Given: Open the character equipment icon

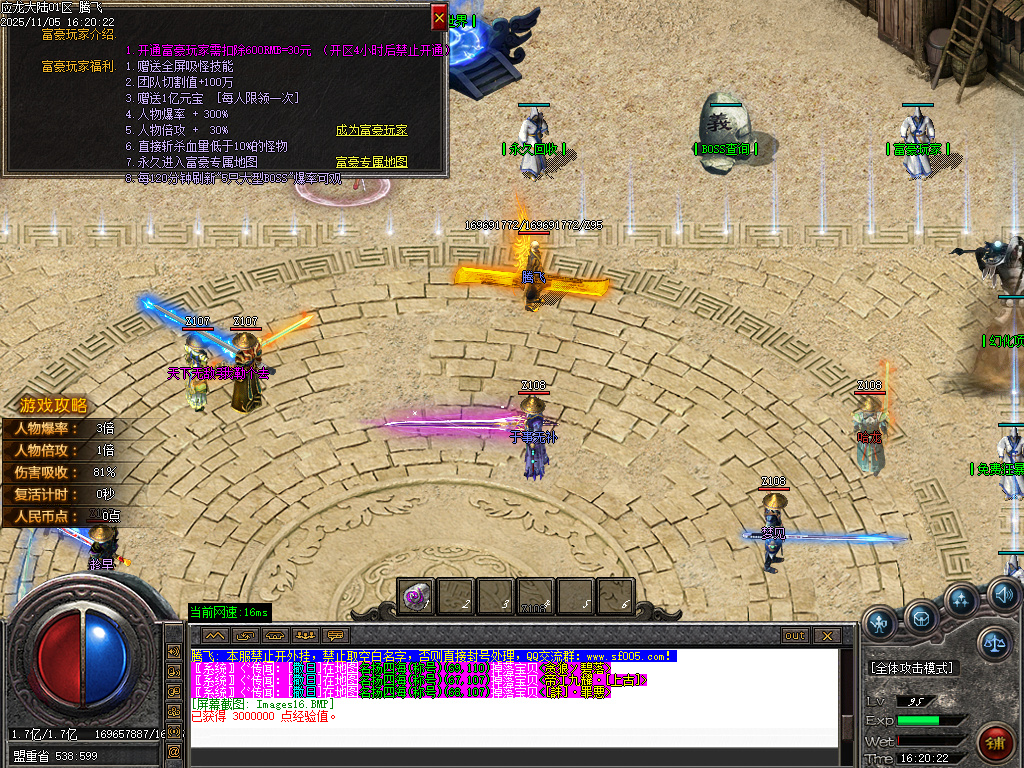Looking at the screenshot, I should pos(880,625).
